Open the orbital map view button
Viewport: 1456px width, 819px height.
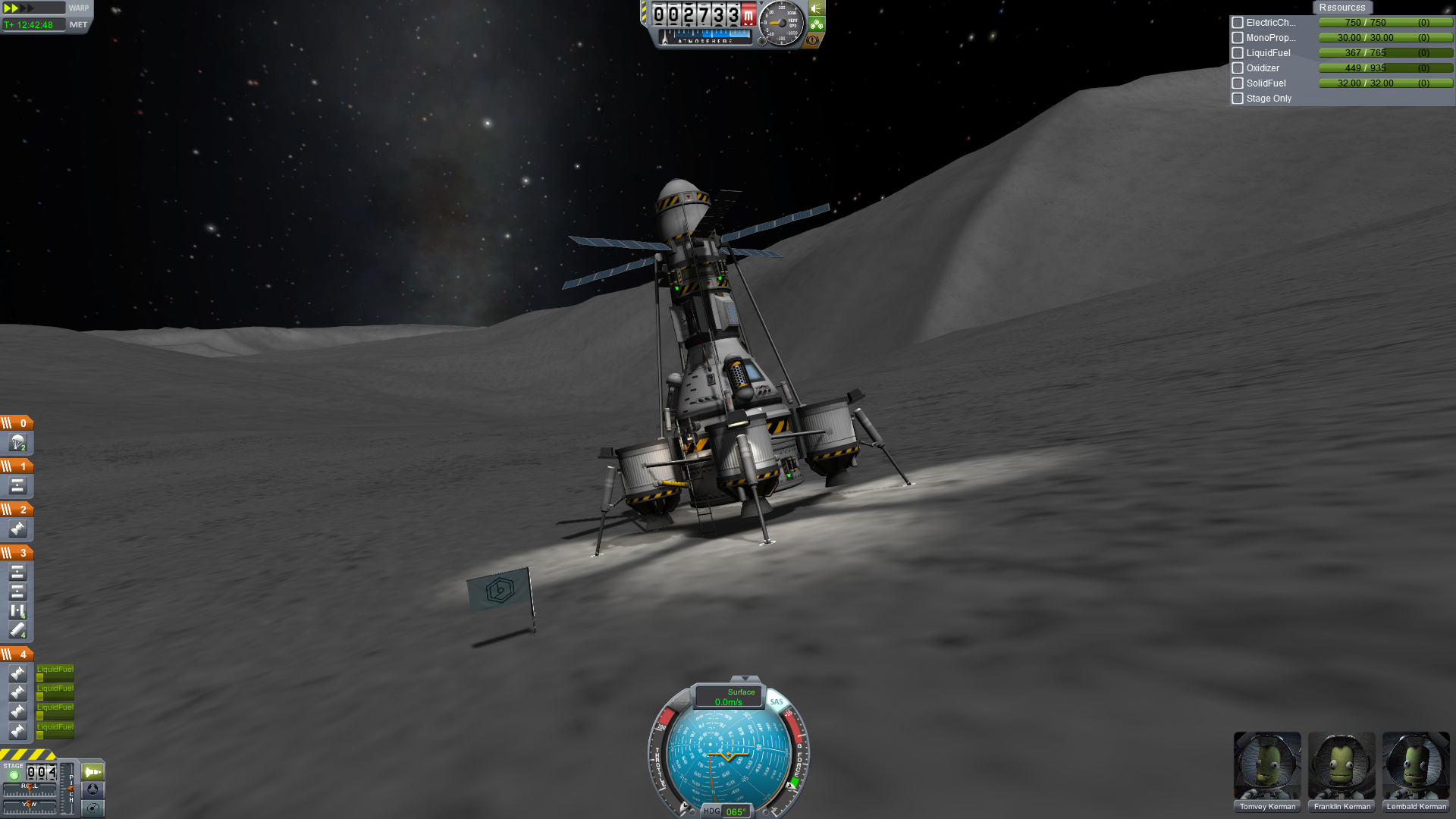coord(93,807)
